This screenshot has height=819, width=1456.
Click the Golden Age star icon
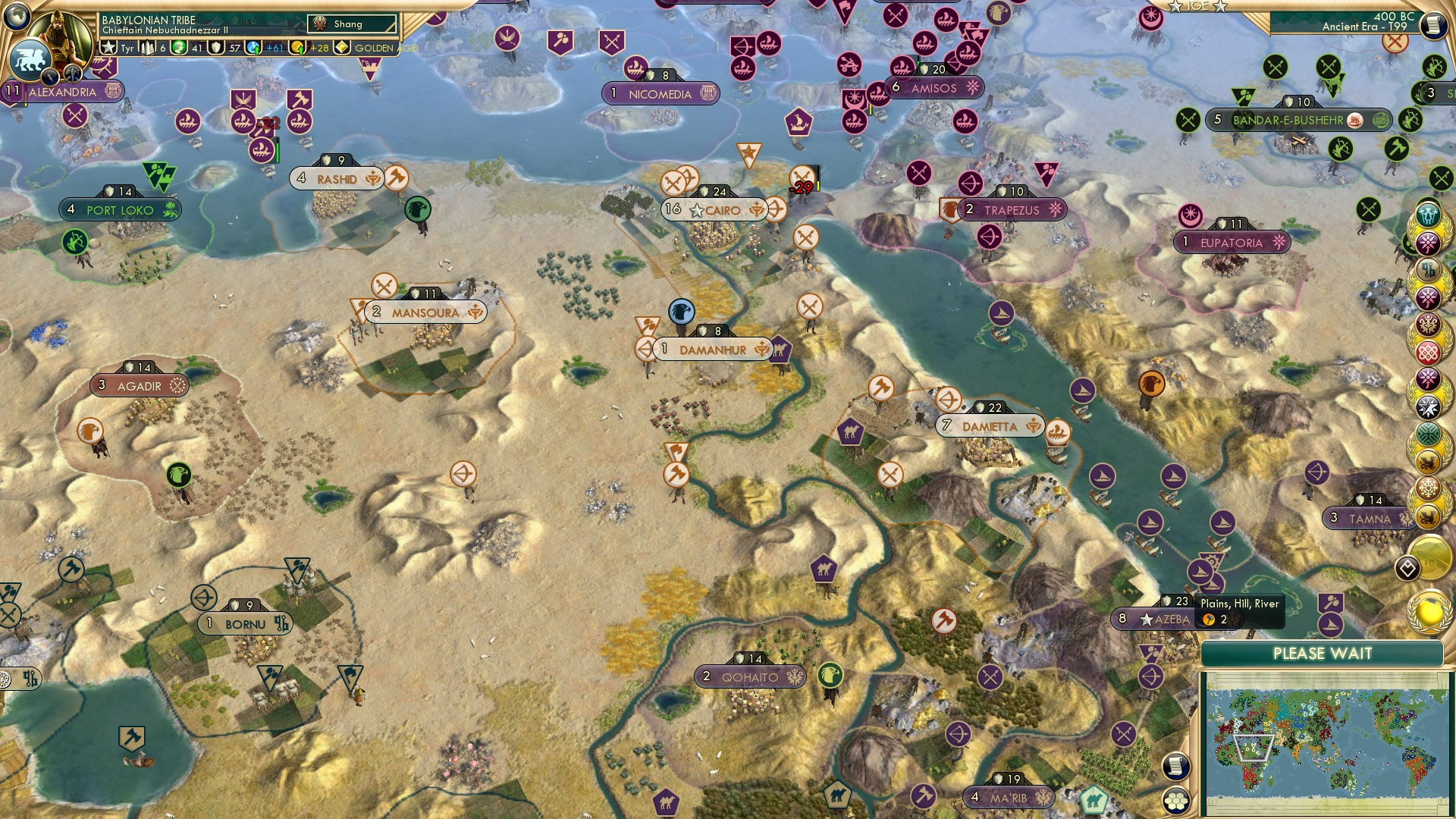[x=341, y=48]
